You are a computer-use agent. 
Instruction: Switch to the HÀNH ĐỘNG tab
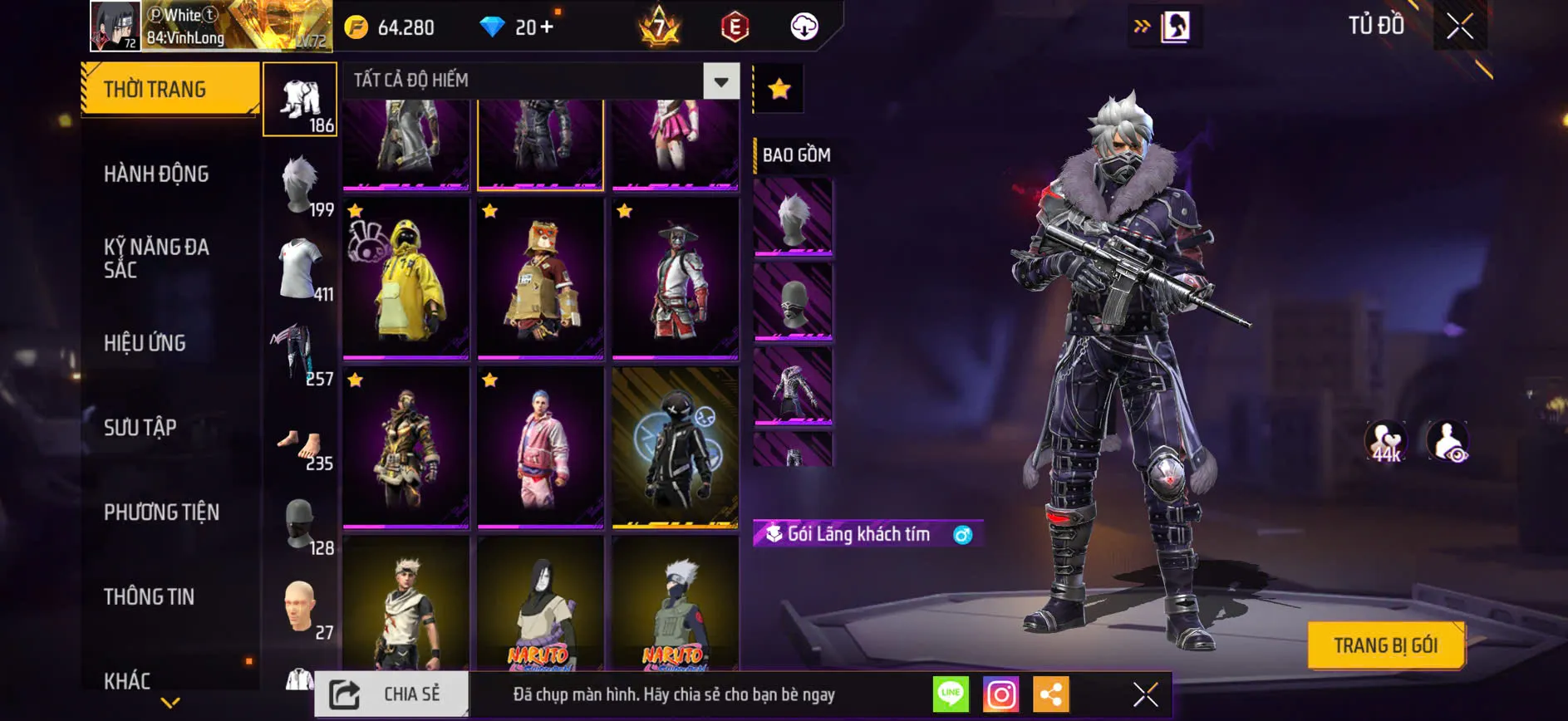point(156,174)
